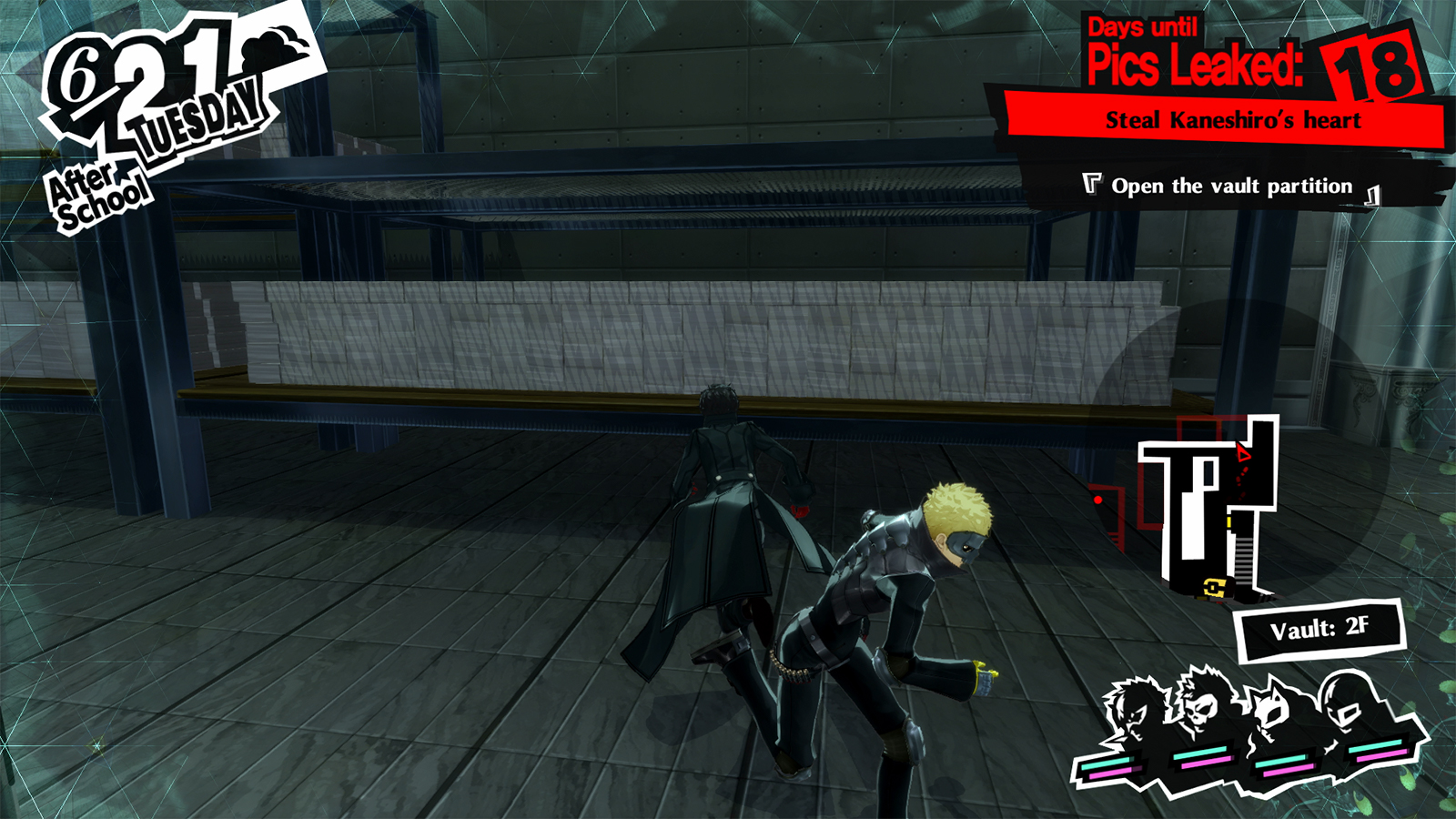
Task: Select Joker's party portrait icon
Action: (1135, 710)
